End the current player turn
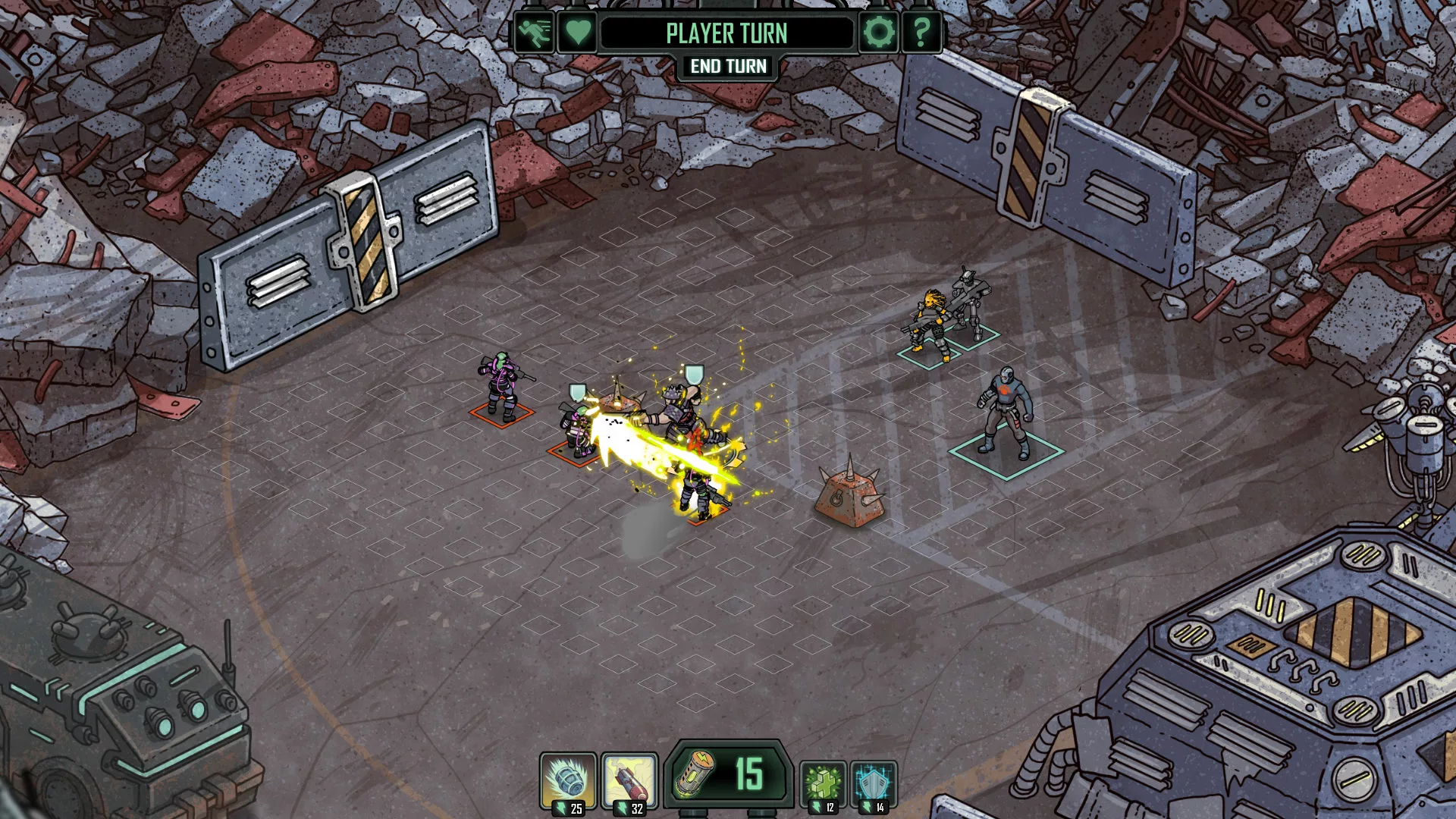 [x=728, y=67]
